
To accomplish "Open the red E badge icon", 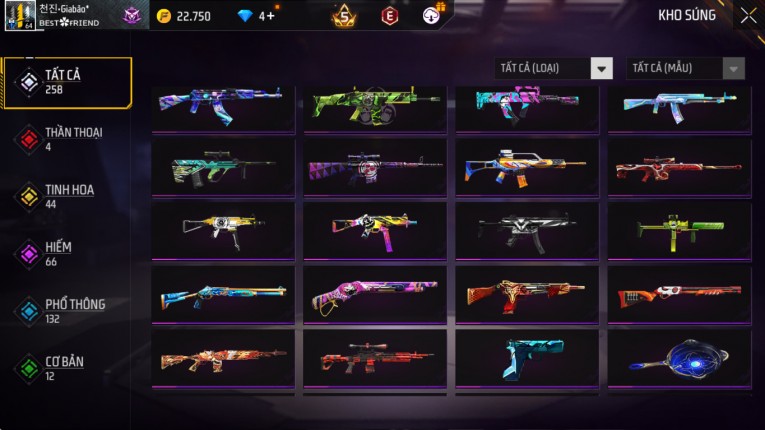I will pyautogui.click(x=389, y=16).
